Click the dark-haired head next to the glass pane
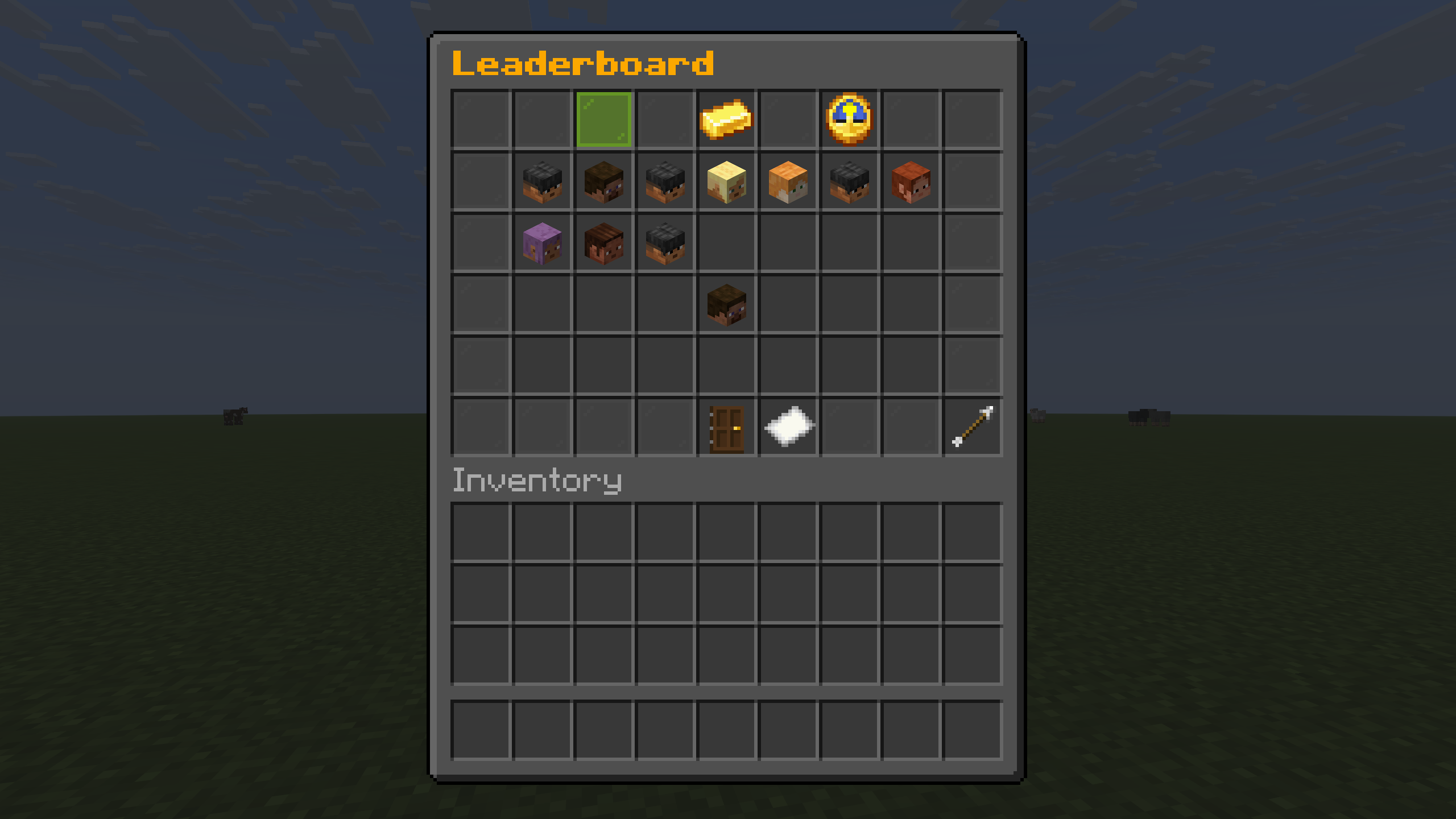1456x819 pixels. pyautogui.click(x=665, y=182)
